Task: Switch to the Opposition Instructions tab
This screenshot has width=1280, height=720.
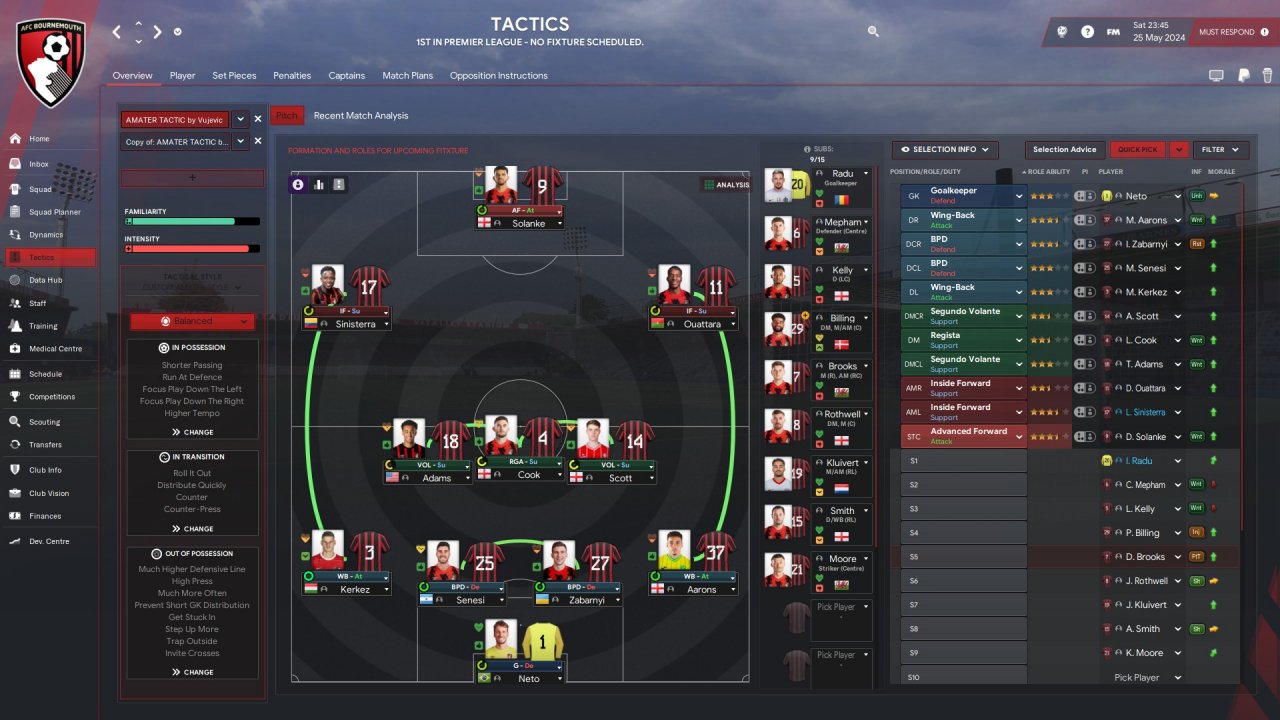Action: click(498, 76)
